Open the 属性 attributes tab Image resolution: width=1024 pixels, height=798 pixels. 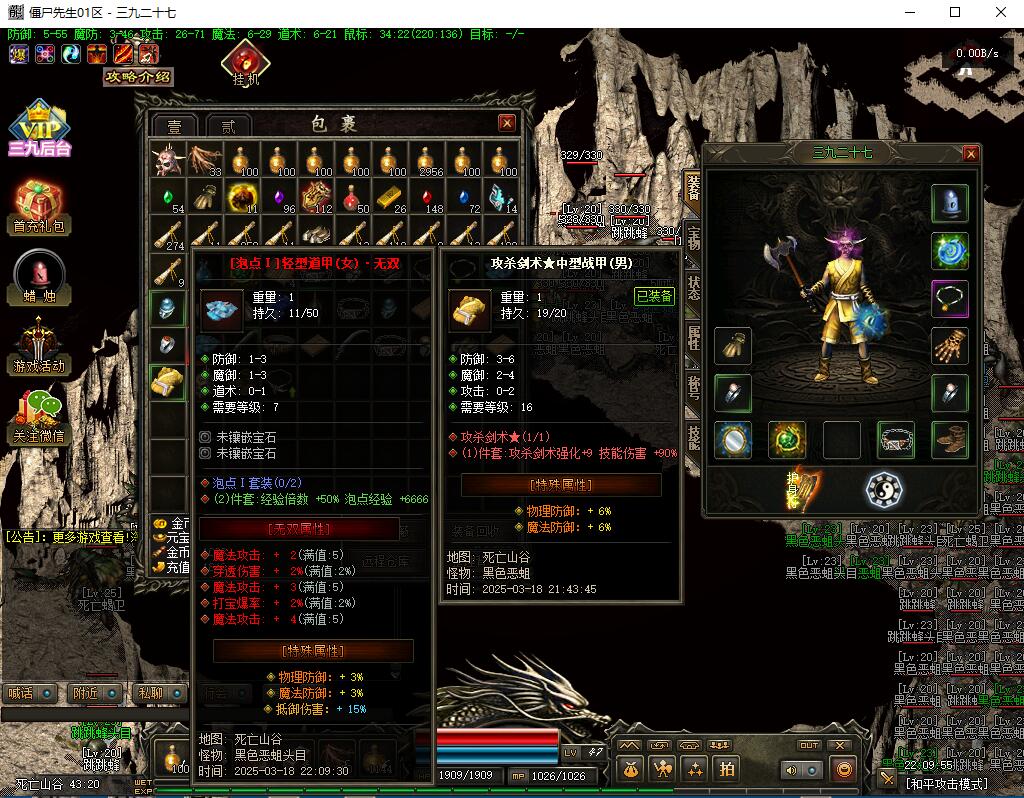tap(693, 337)
